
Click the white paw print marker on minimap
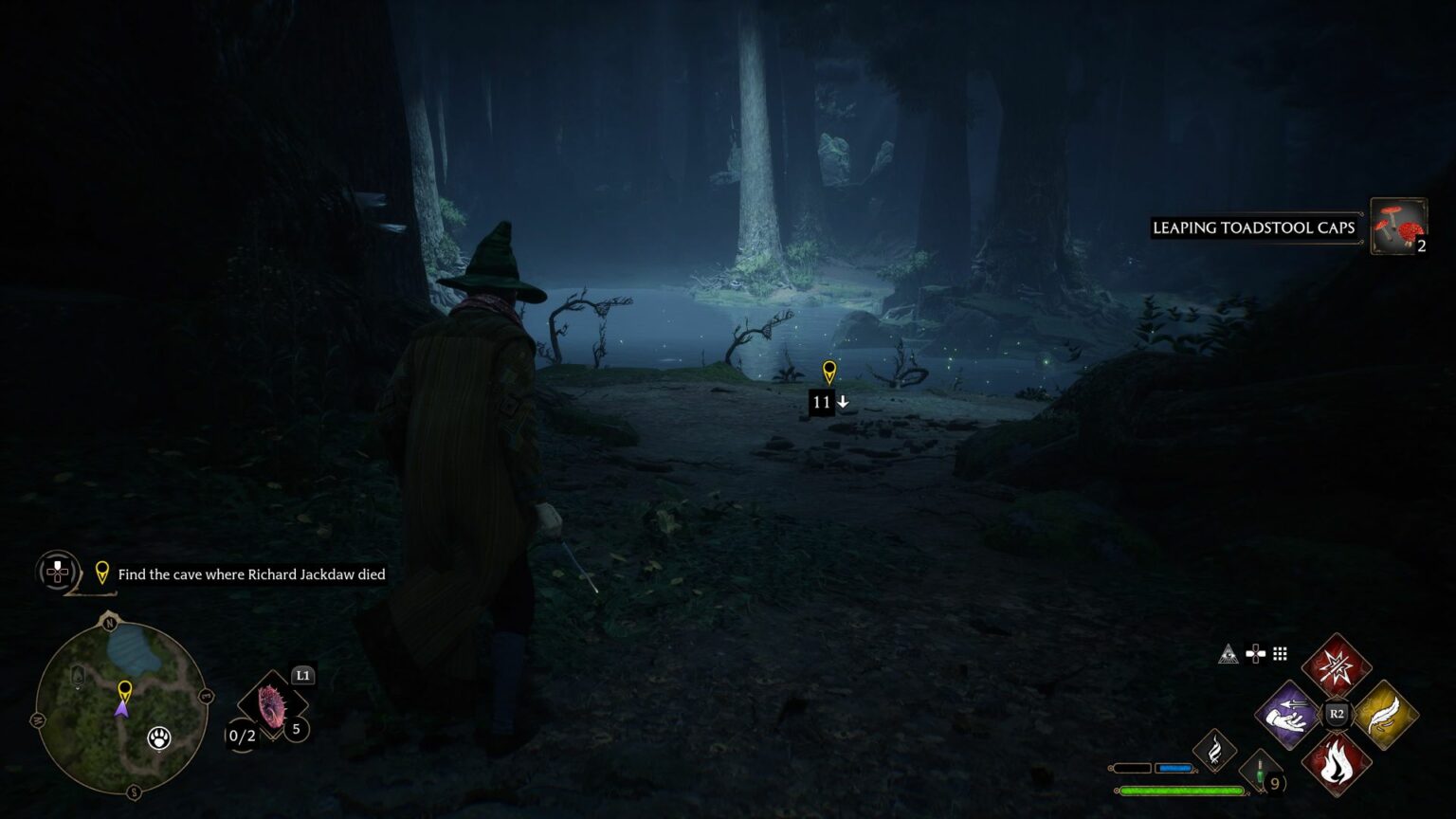click(159, 738)
